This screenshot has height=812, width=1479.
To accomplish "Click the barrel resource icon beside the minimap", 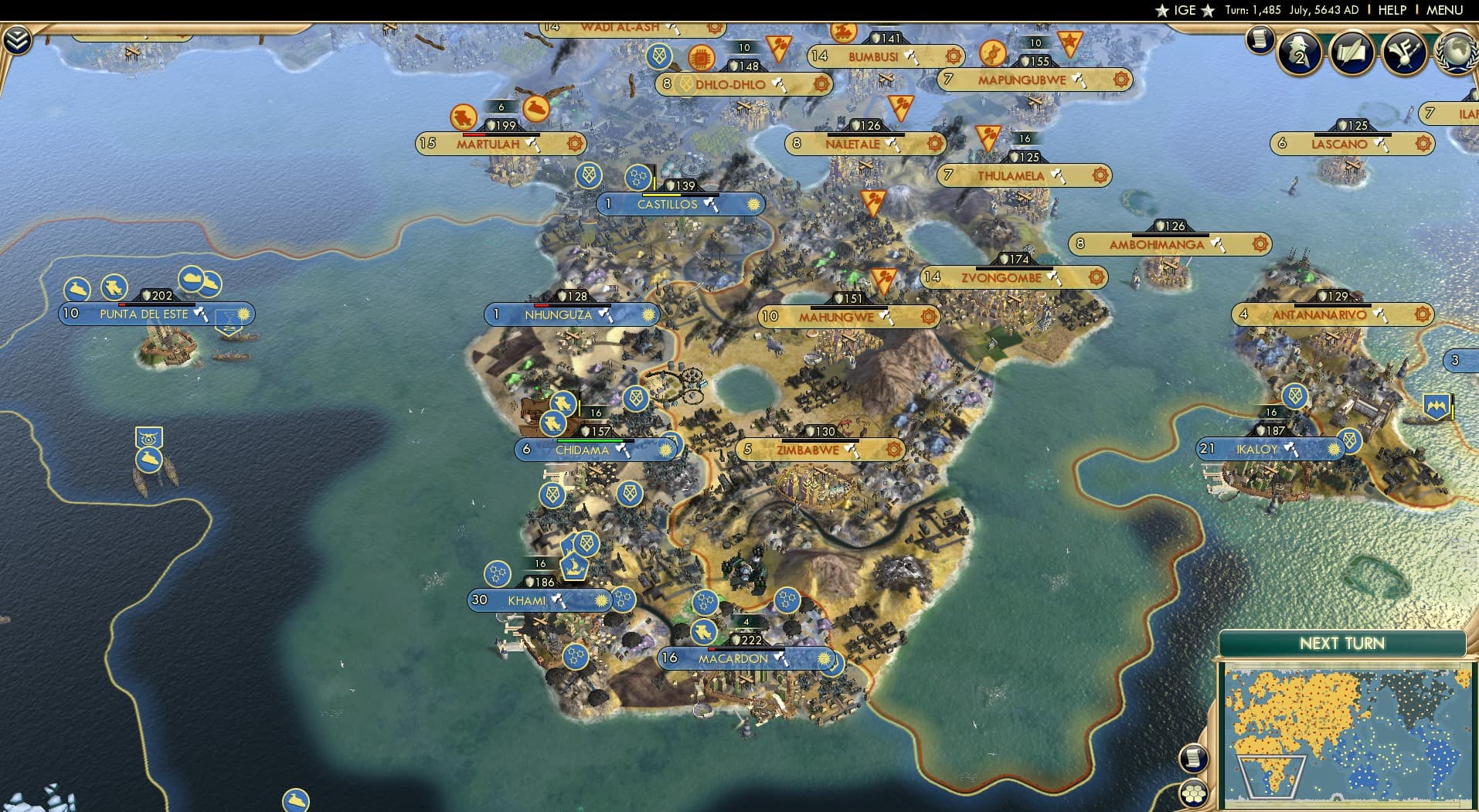I will click(x=1194, y=759).
